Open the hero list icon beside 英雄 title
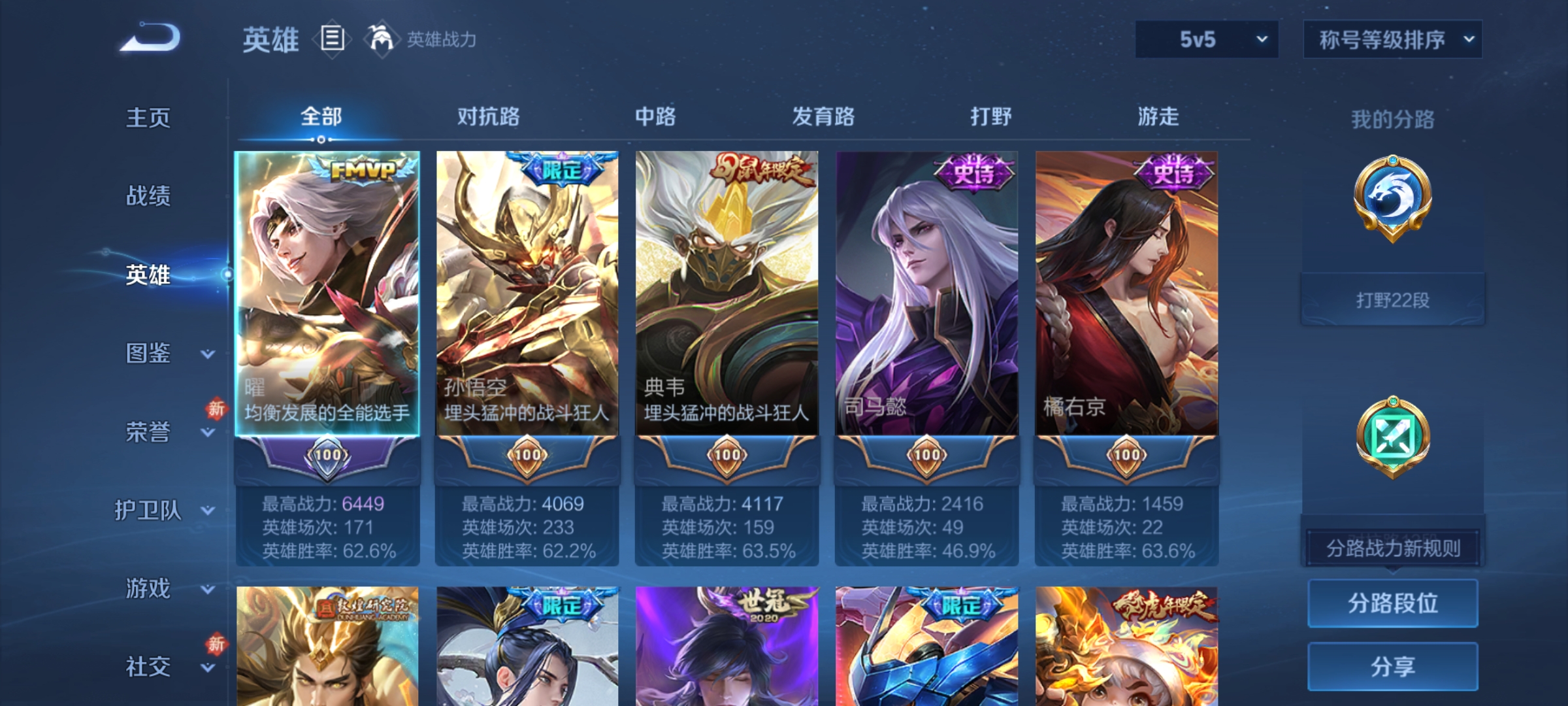This screenshot has width=1568, height=706. pyautogui.click(x=331, y=41)
